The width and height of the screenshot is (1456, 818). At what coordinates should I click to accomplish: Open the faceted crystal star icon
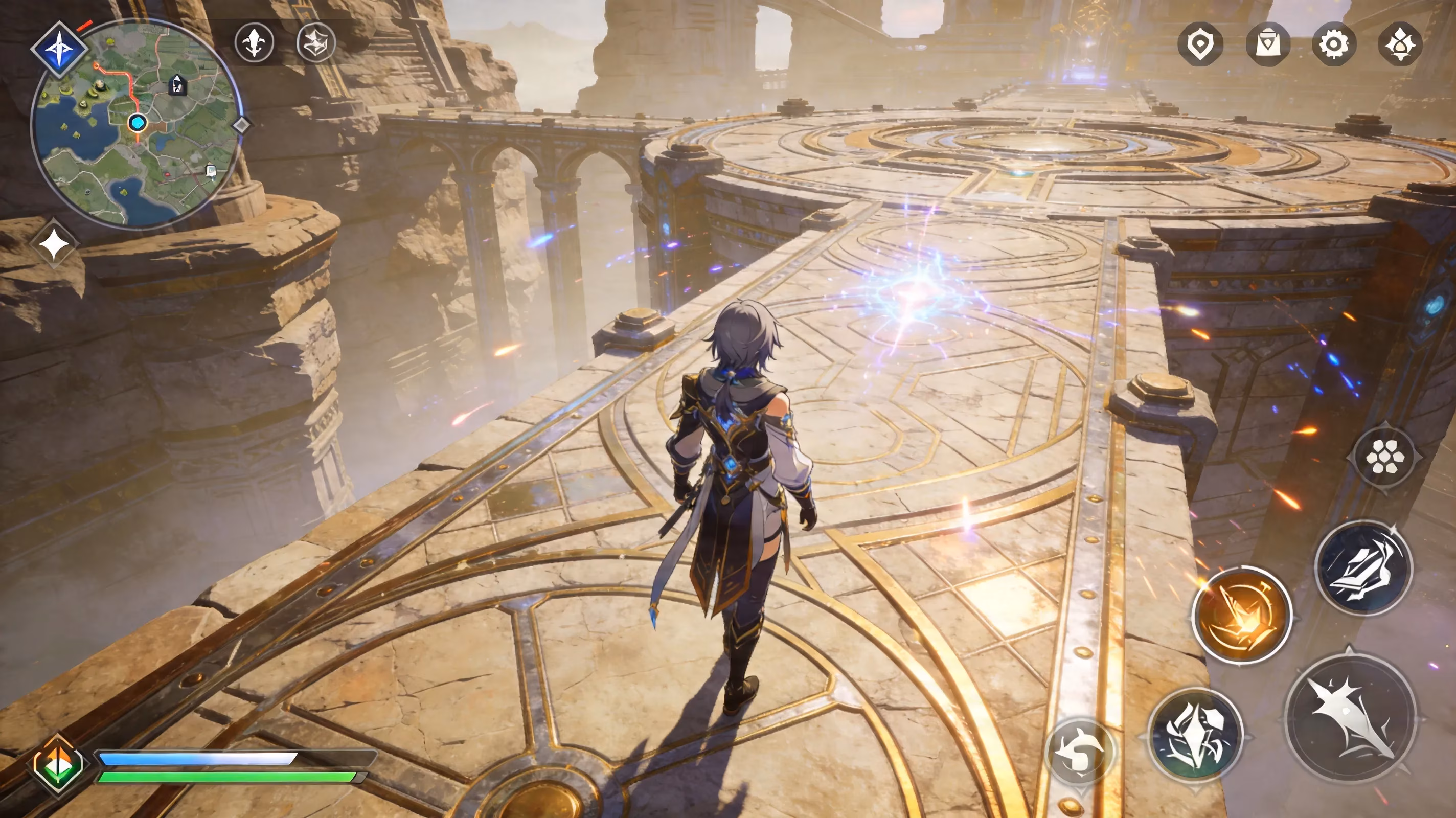(316, 42)
